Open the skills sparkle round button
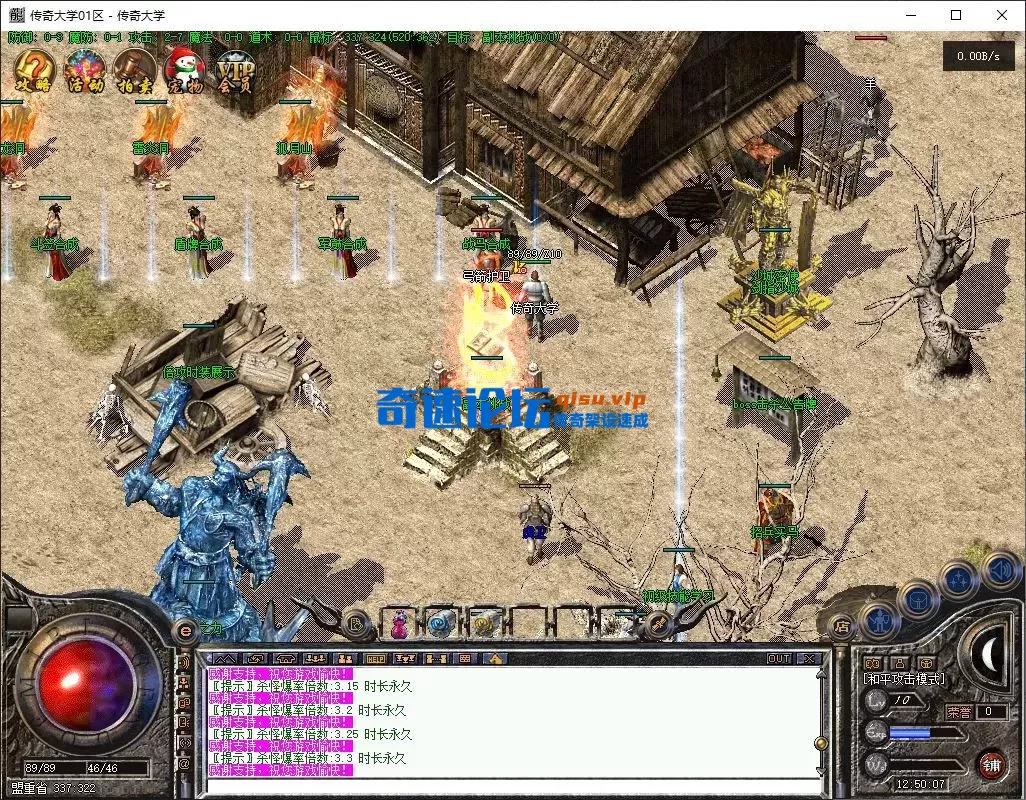The height and width of the screenshot is (800, 1026). (958, 578)
